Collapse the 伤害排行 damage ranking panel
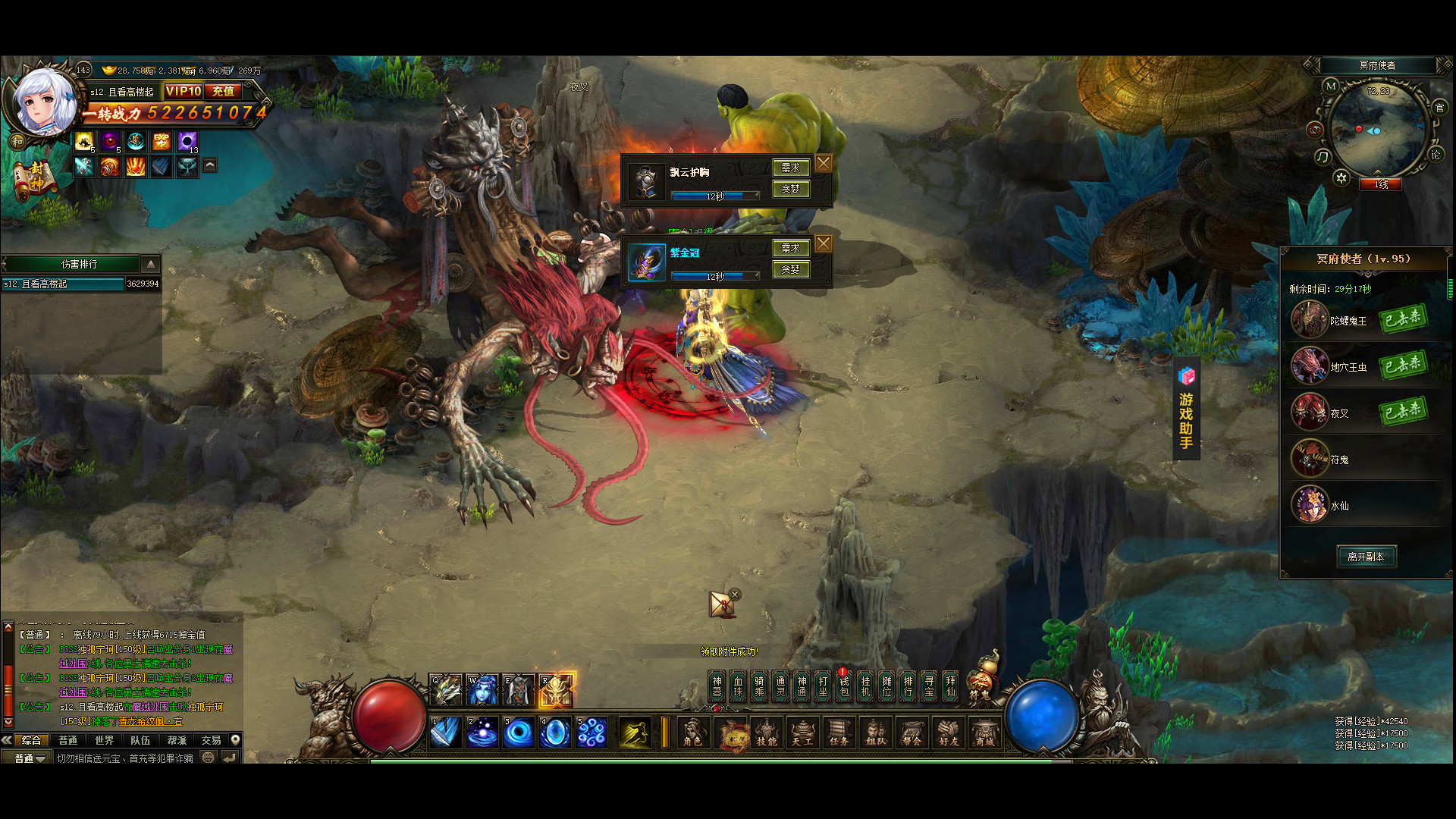The height and width of the screenshot is (819, 1456). (151, 264)
